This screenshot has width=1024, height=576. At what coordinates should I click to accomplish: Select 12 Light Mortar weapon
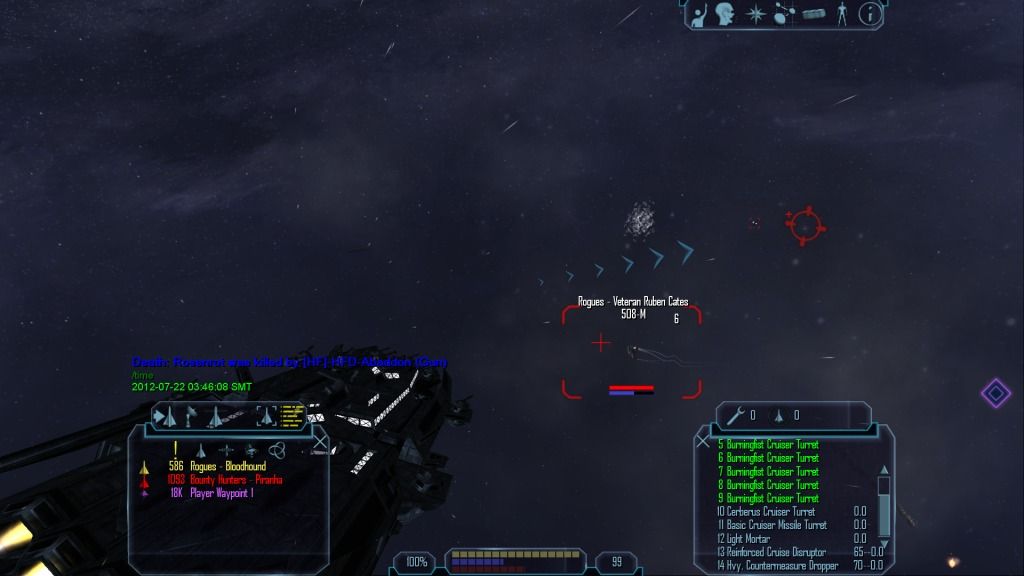point(744,539)
